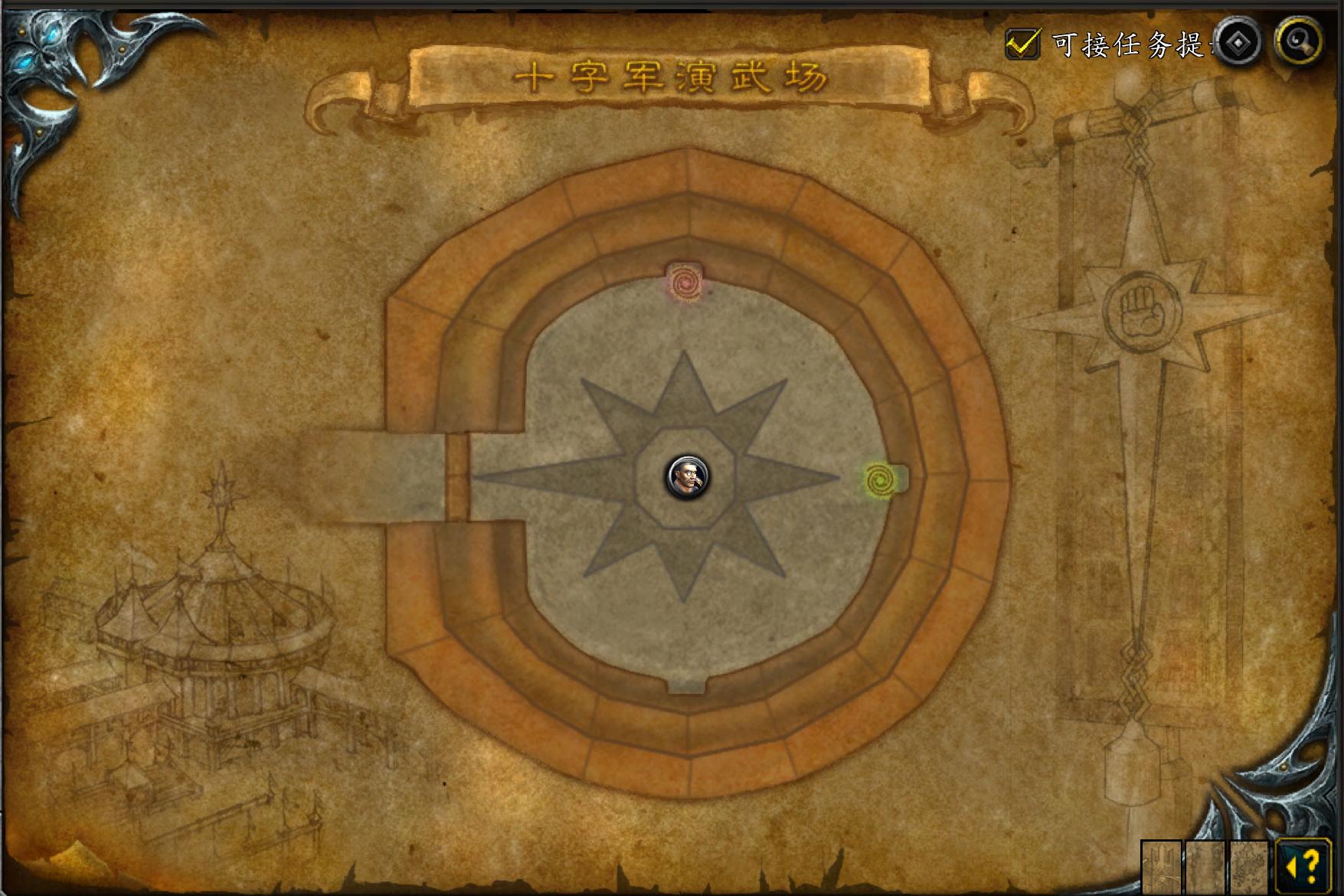
Task: Click the diamond map pin button
Action: click(x=1238, y=42)
